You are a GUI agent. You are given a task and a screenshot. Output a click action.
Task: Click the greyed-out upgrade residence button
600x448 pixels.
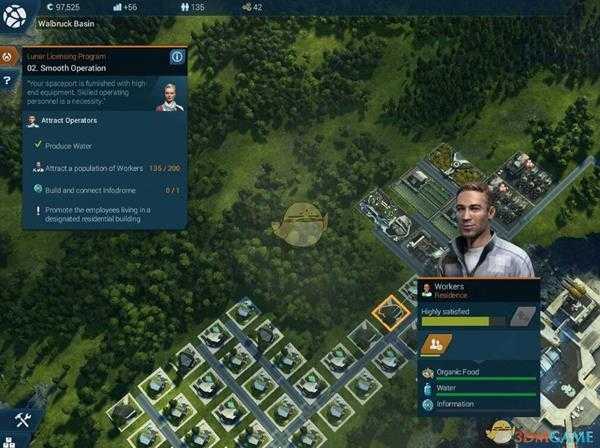(519, 317)
